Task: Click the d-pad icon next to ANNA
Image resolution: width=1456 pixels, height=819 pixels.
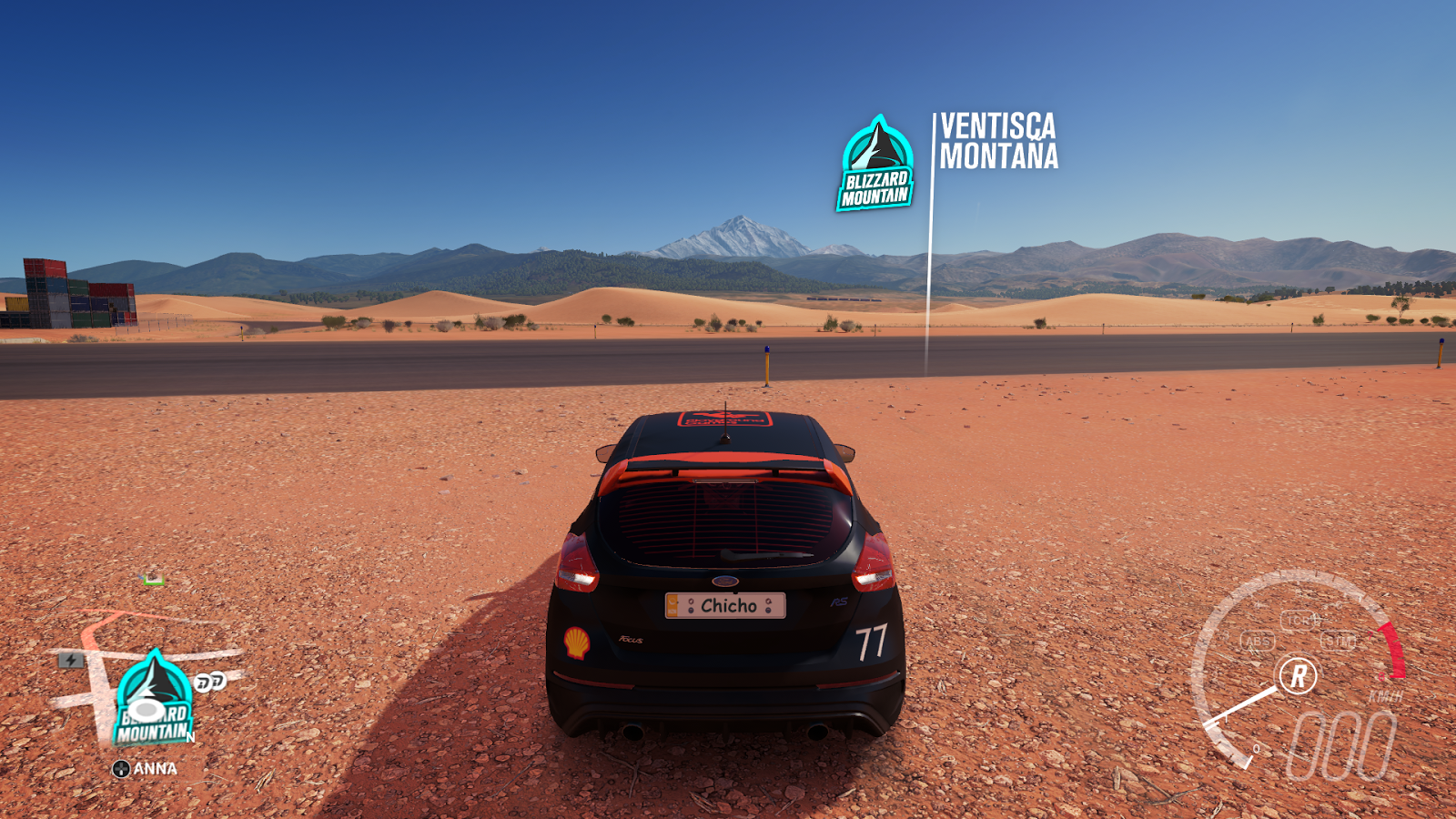Action: pyautogui.click(x=122, y=768)
